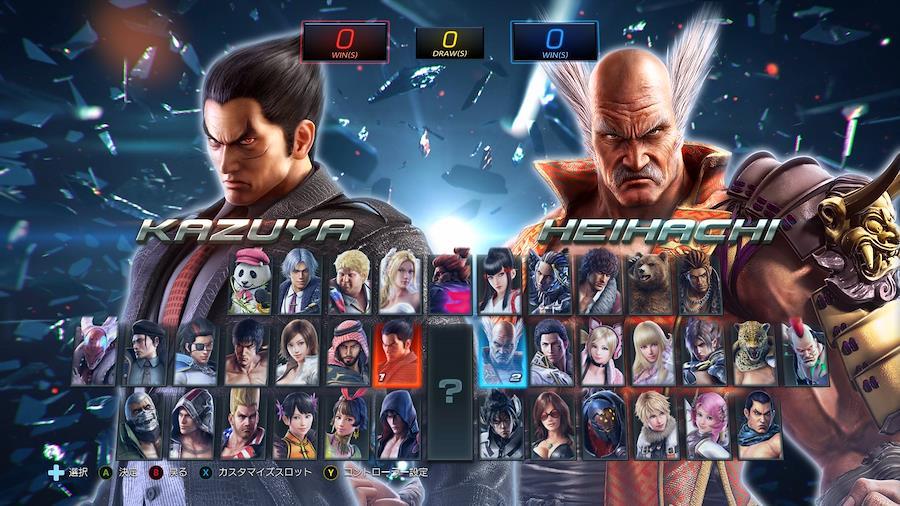The height and width of the screenshot is (506, 900).
Task: Choose Shaheen wearing the red keffiyeh
Action: (347, 352)
